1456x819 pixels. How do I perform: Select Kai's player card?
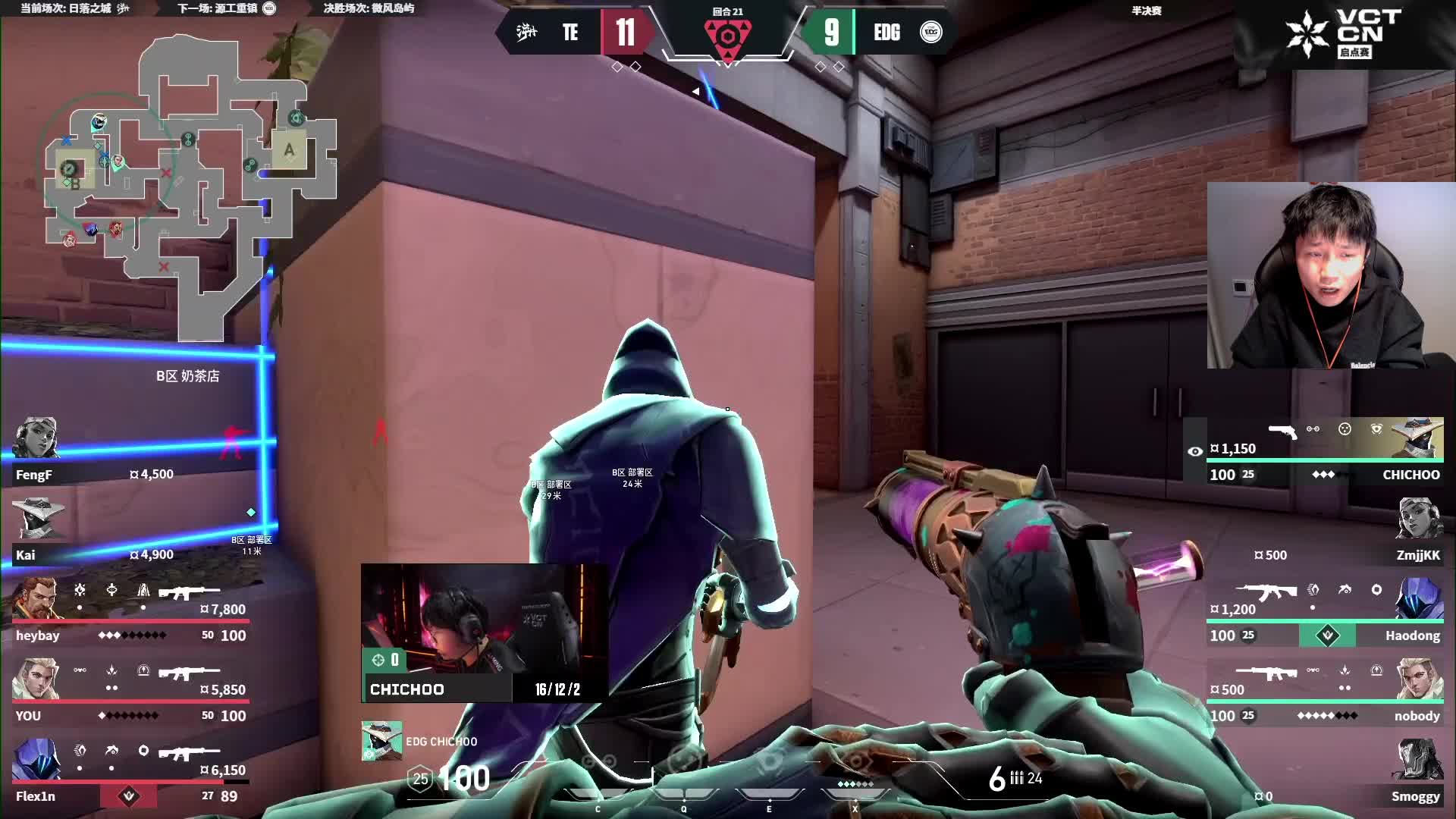pyautogui.click(x=129, y=531)
